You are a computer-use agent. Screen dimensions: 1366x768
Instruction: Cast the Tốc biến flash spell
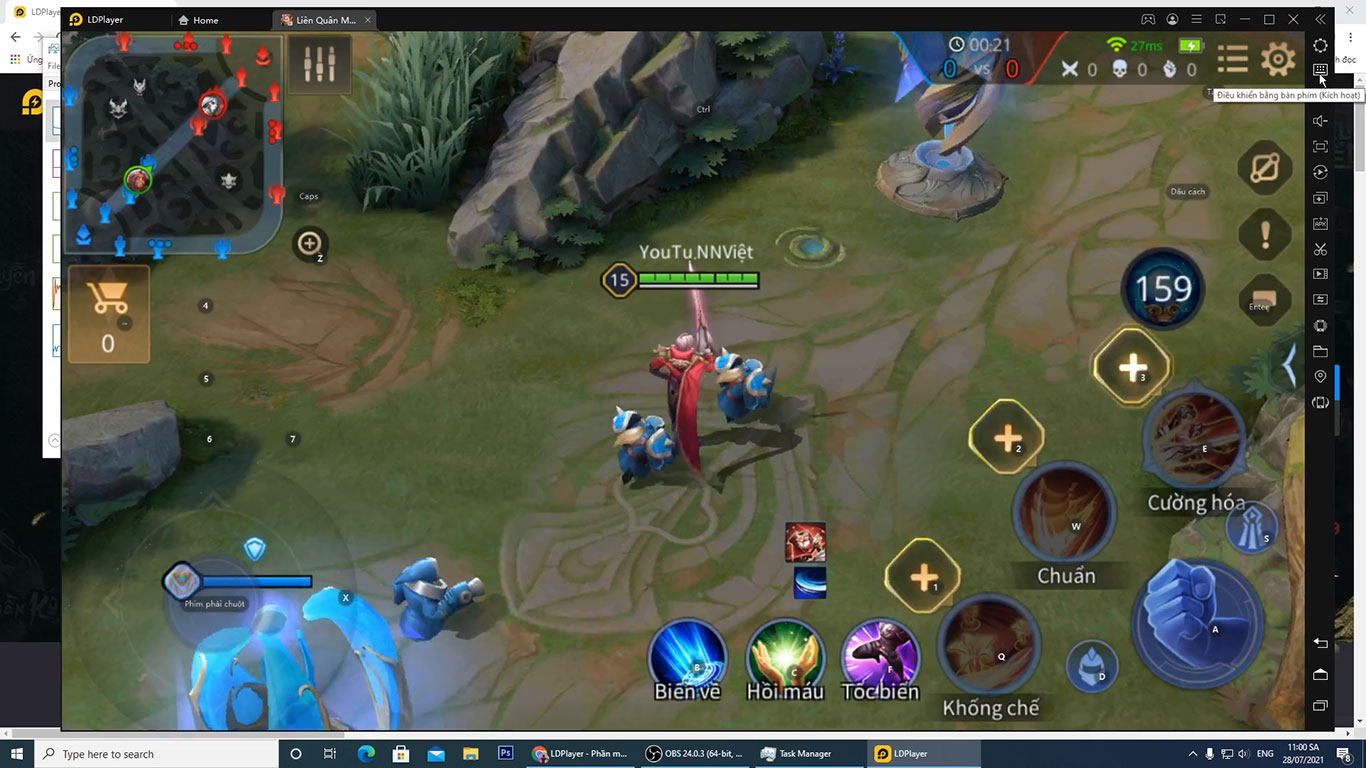[x=879, y=657]
